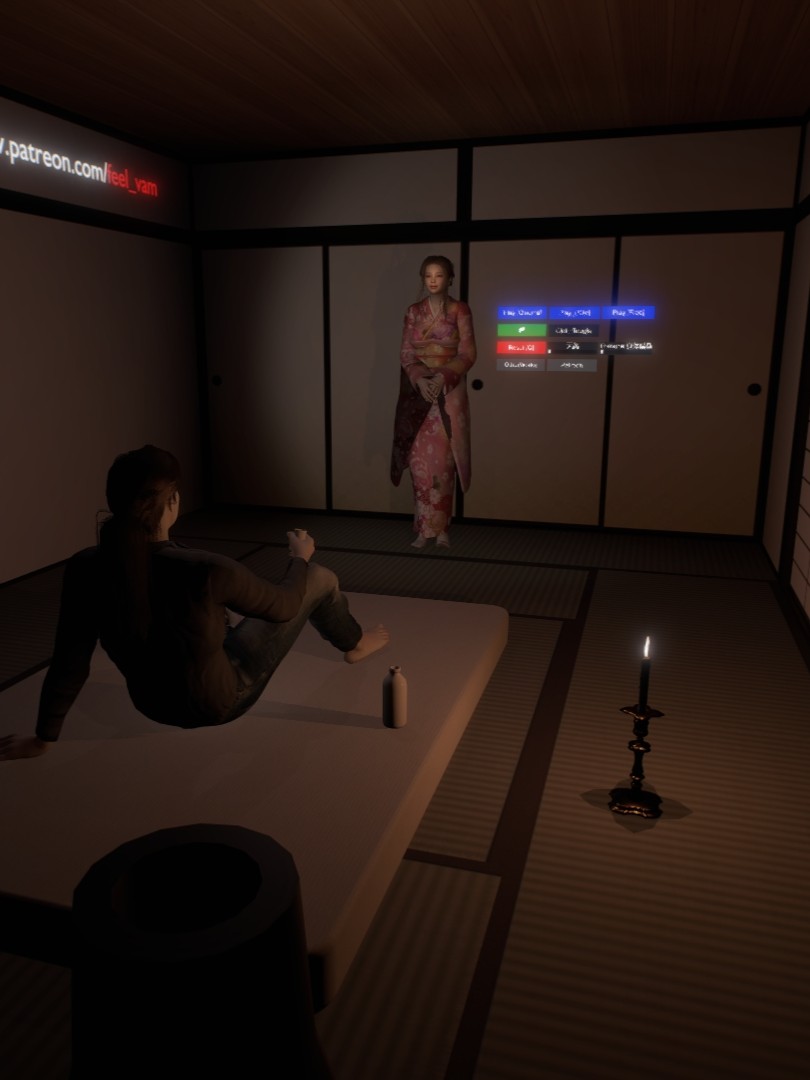Click the green button in the floating panel

click(x=521, y=330)
